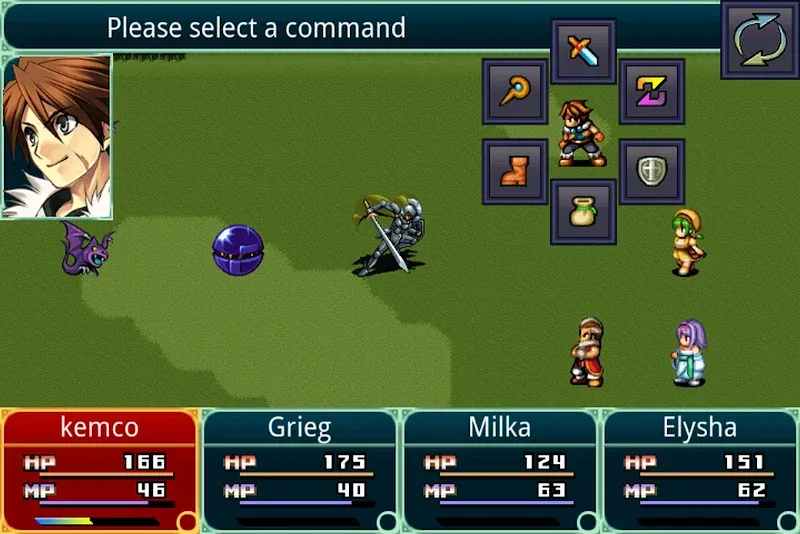This screenshot has width=800, height=534.
Task: Click the hero portrait
Action: (57, 137)
